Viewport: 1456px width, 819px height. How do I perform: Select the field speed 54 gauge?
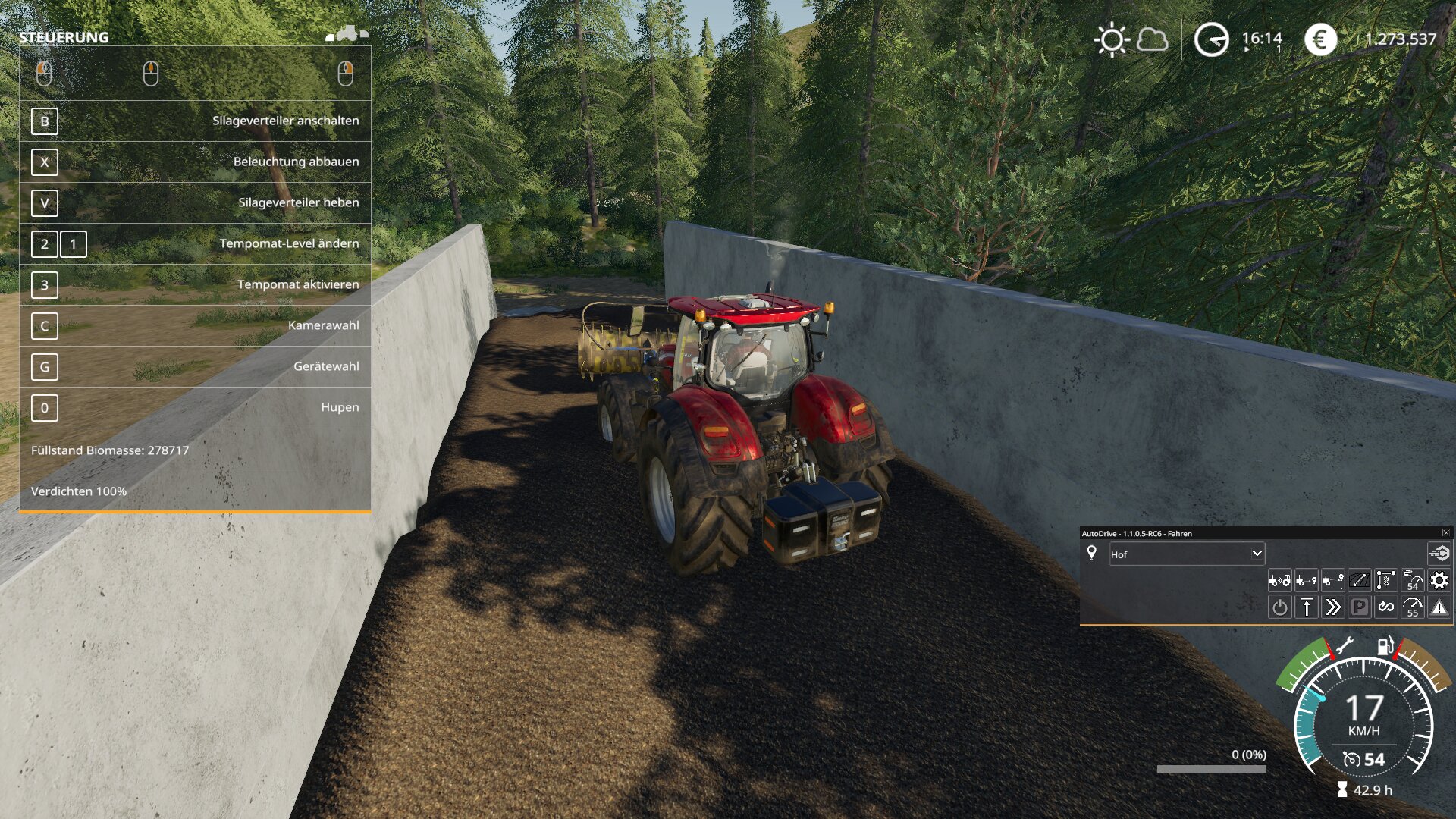pos(1412,581)
